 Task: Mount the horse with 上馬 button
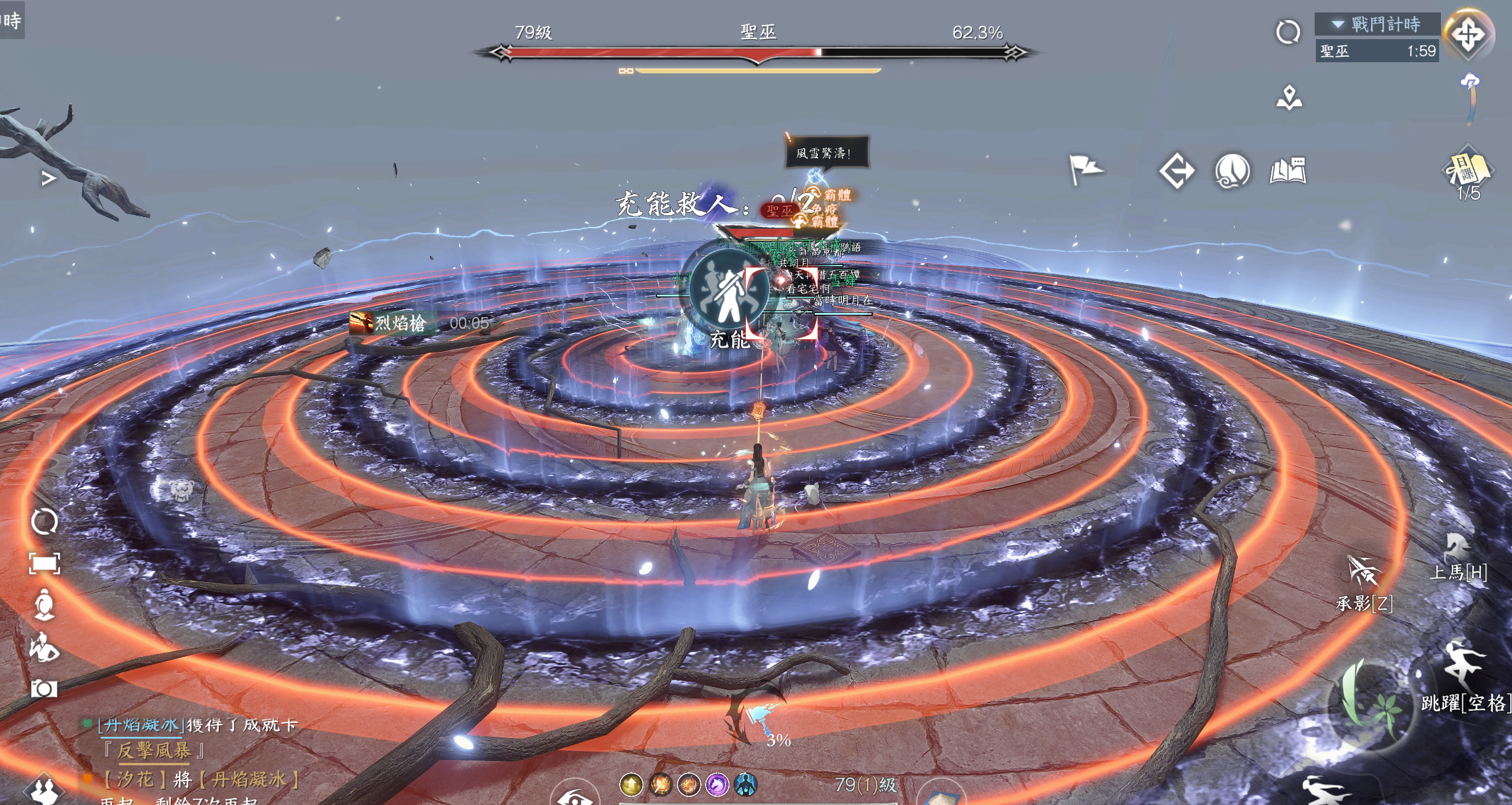pyautogui.click(x=1457, y=557)
